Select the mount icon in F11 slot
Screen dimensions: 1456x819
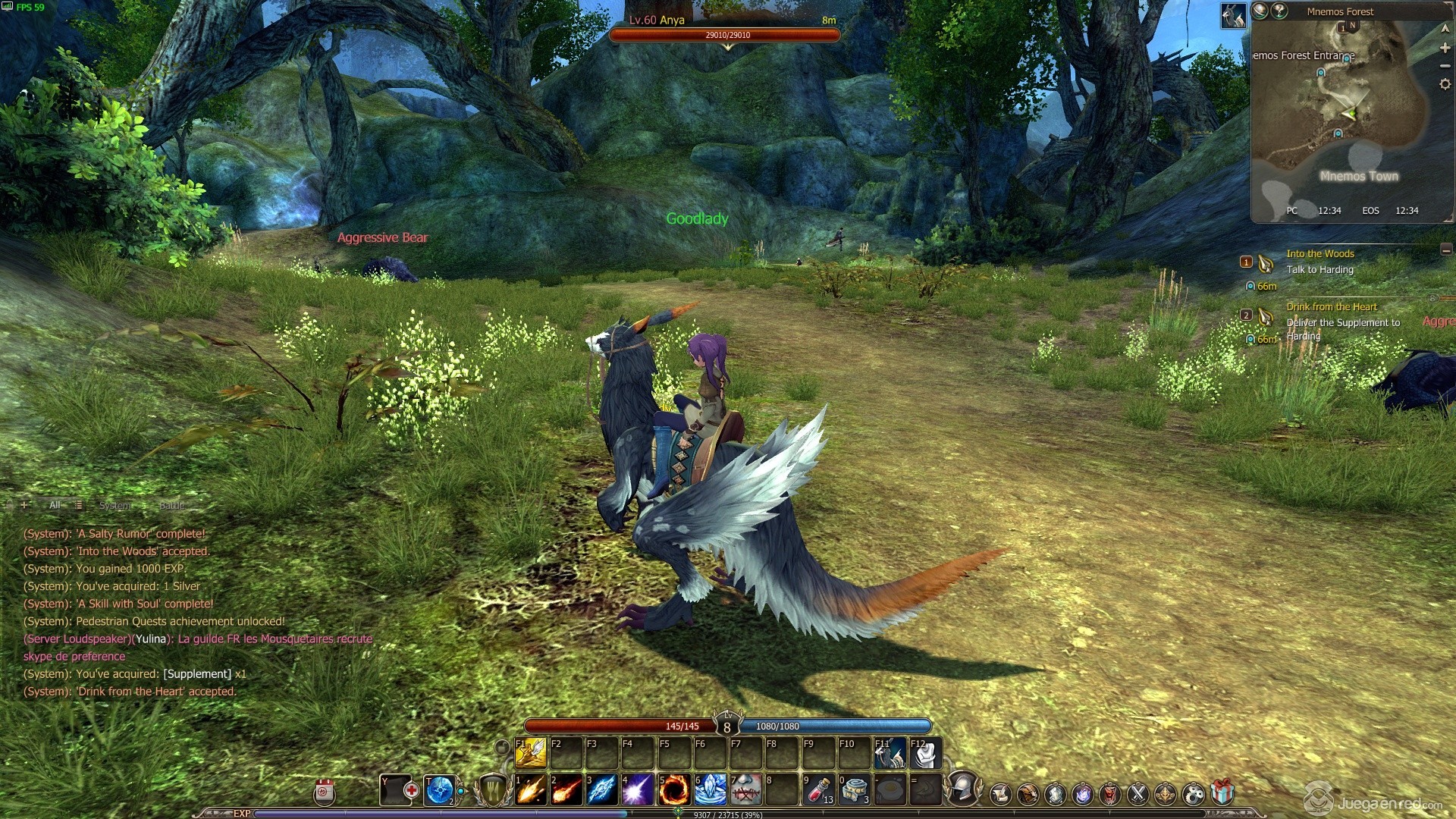tap(890, 753)
